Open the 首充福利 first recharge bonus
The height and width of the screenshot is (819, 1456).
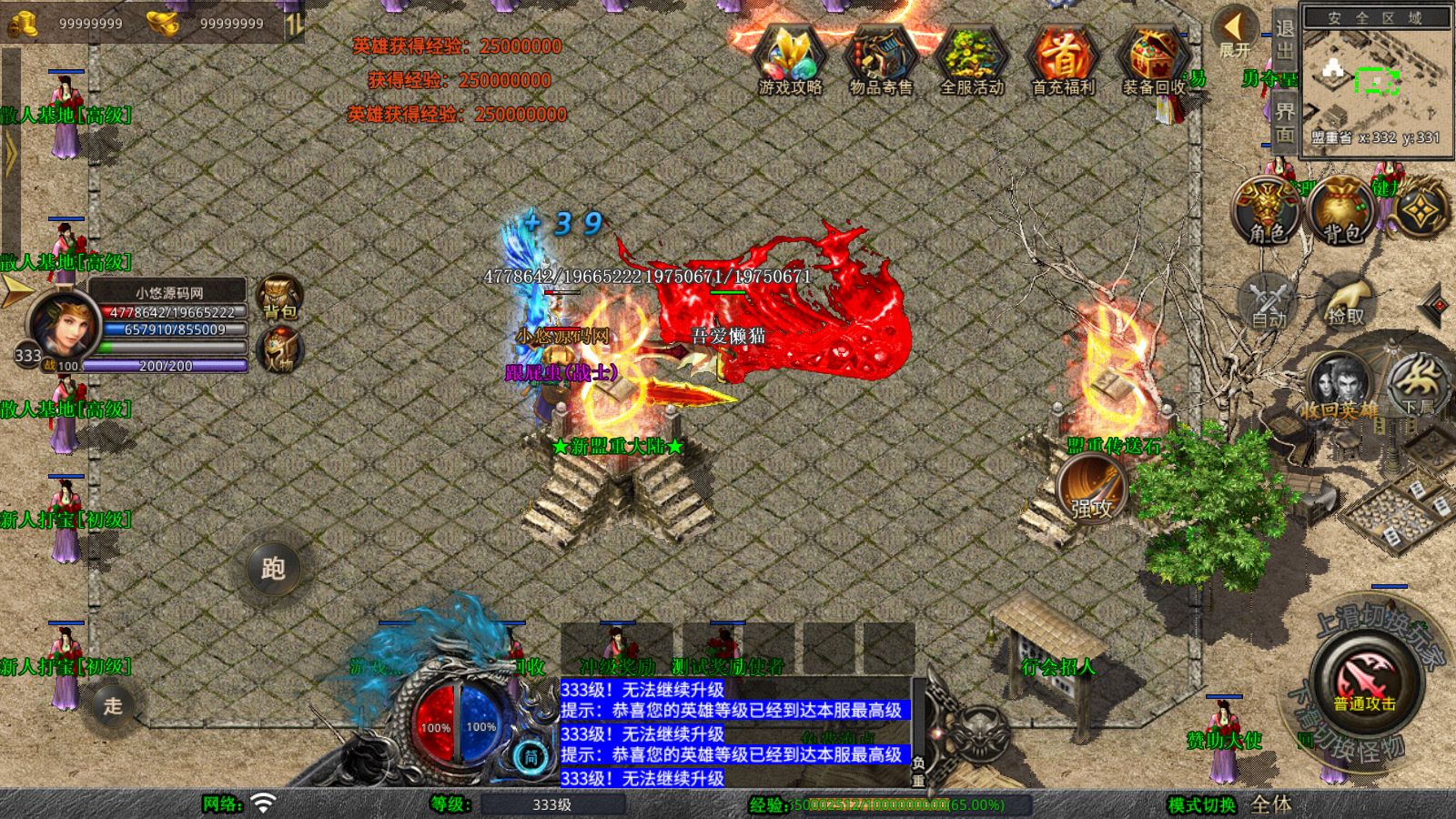click(1062, 61)
